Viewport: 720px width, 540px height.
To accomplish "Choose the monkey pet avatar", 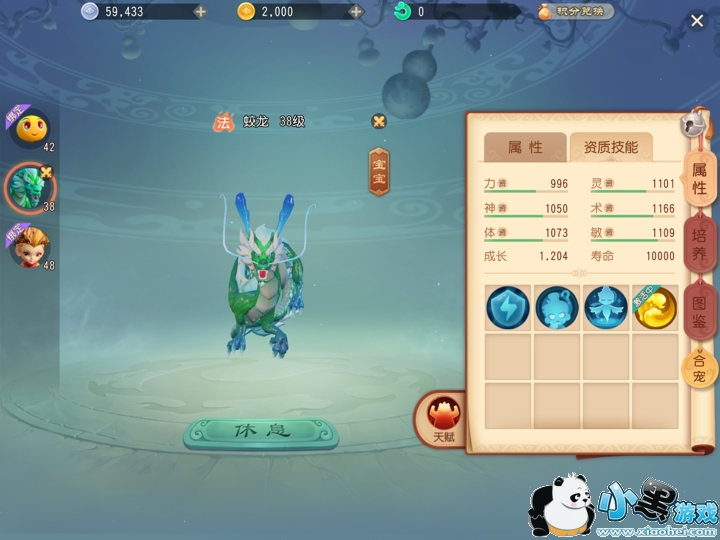I will pyautogui.click(x=27, y=246).
